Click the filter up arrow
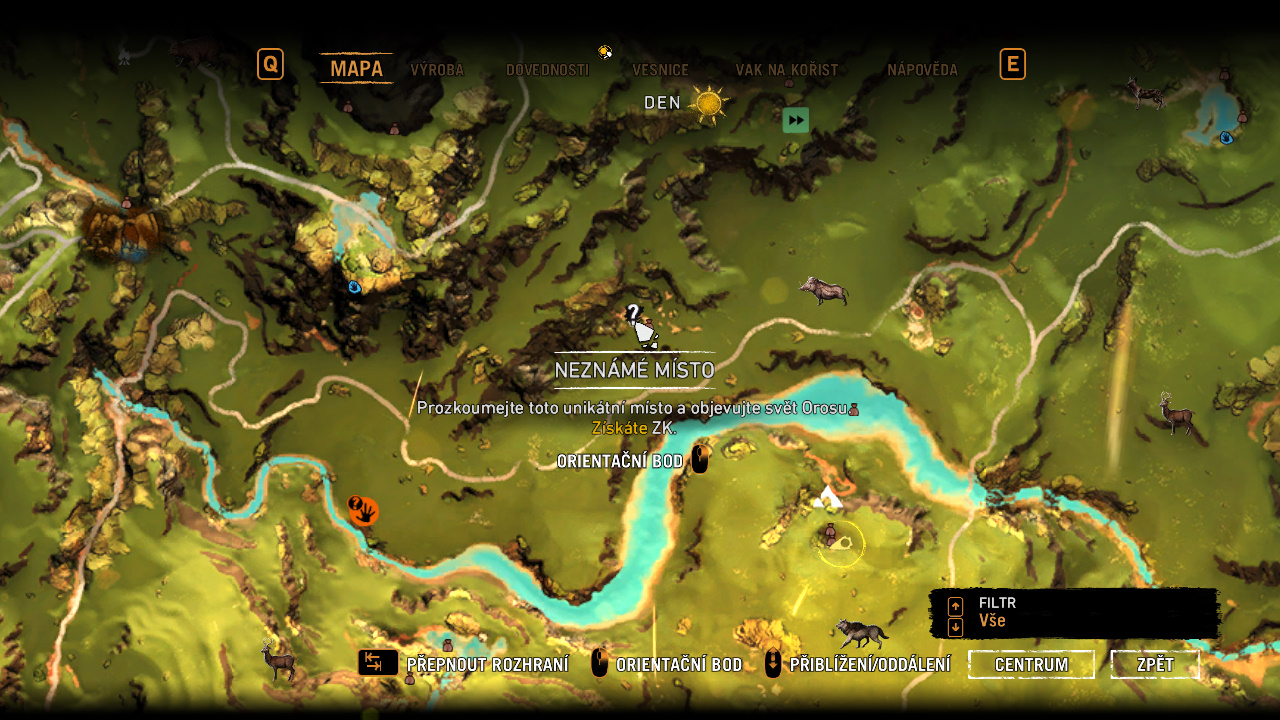 pyautogui.click(x=955, y=606)
